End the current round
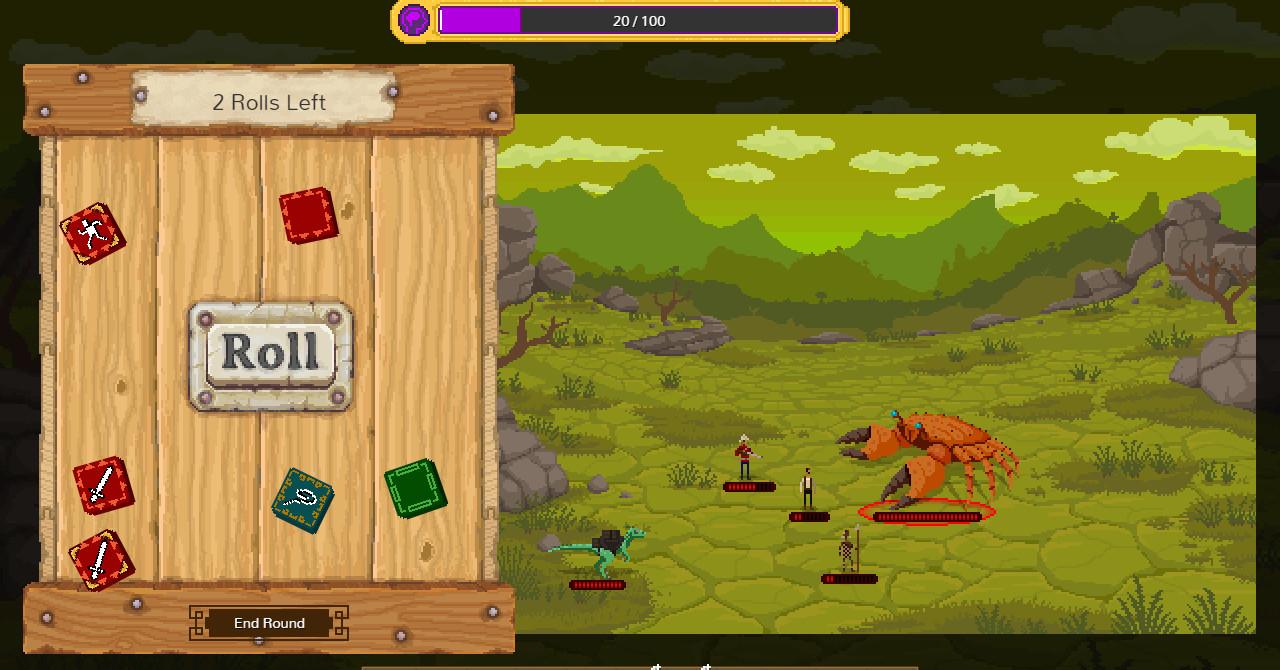Image resolution: width=1280 pixels, height=670 pixels. tap(269, 623)
